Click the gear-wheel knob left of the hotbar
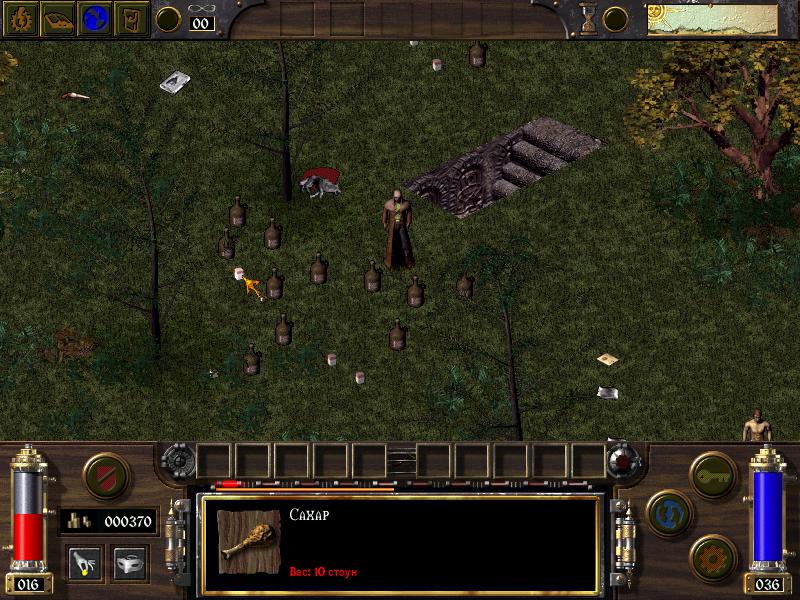The width and height of the screenshot is (800, 600). tap(176, 461)
